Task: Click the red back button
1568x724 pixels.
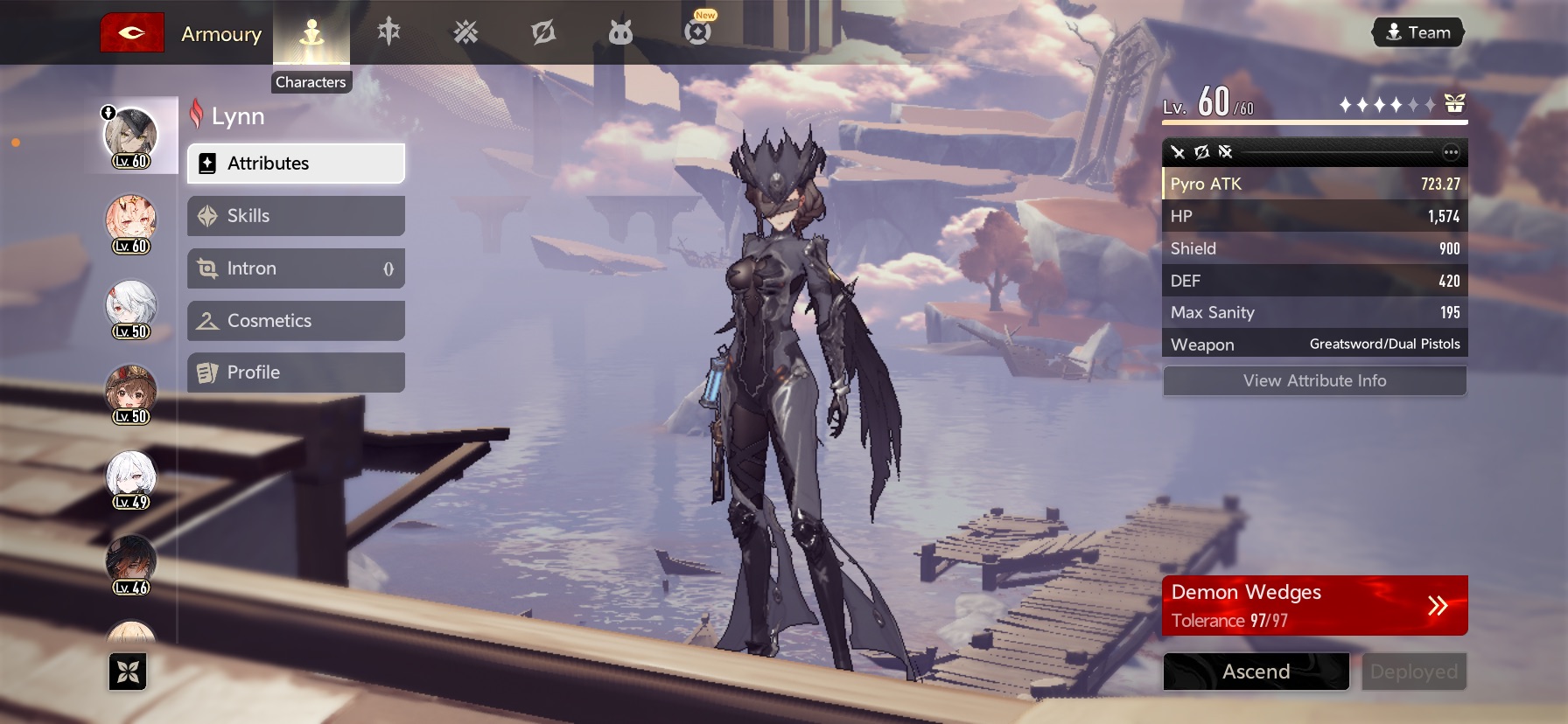Action: point(132,33)
